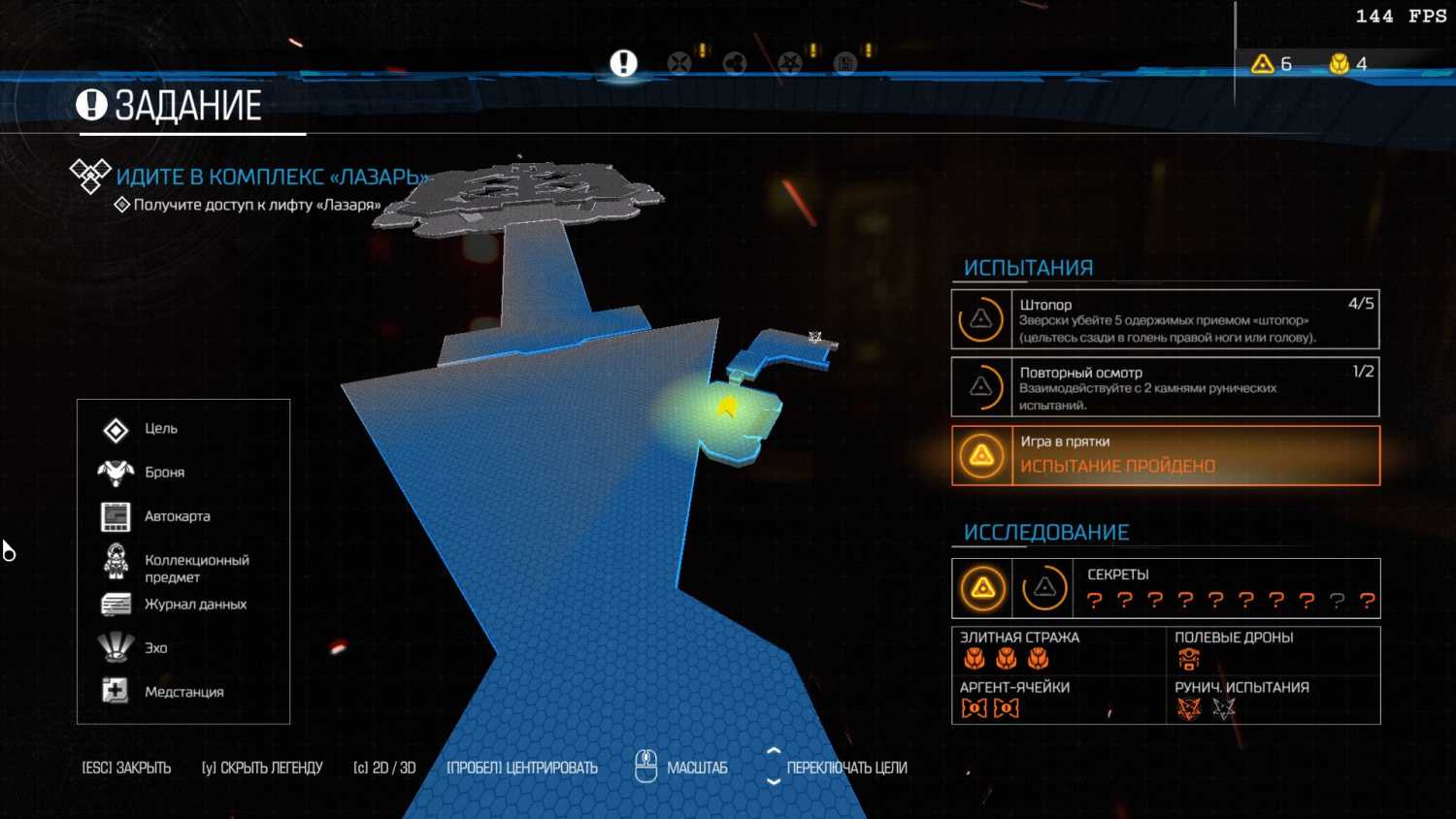
Task: Open the Mission tab with exclamation icon
Action: pyautogui.click(x=623, y=63)
